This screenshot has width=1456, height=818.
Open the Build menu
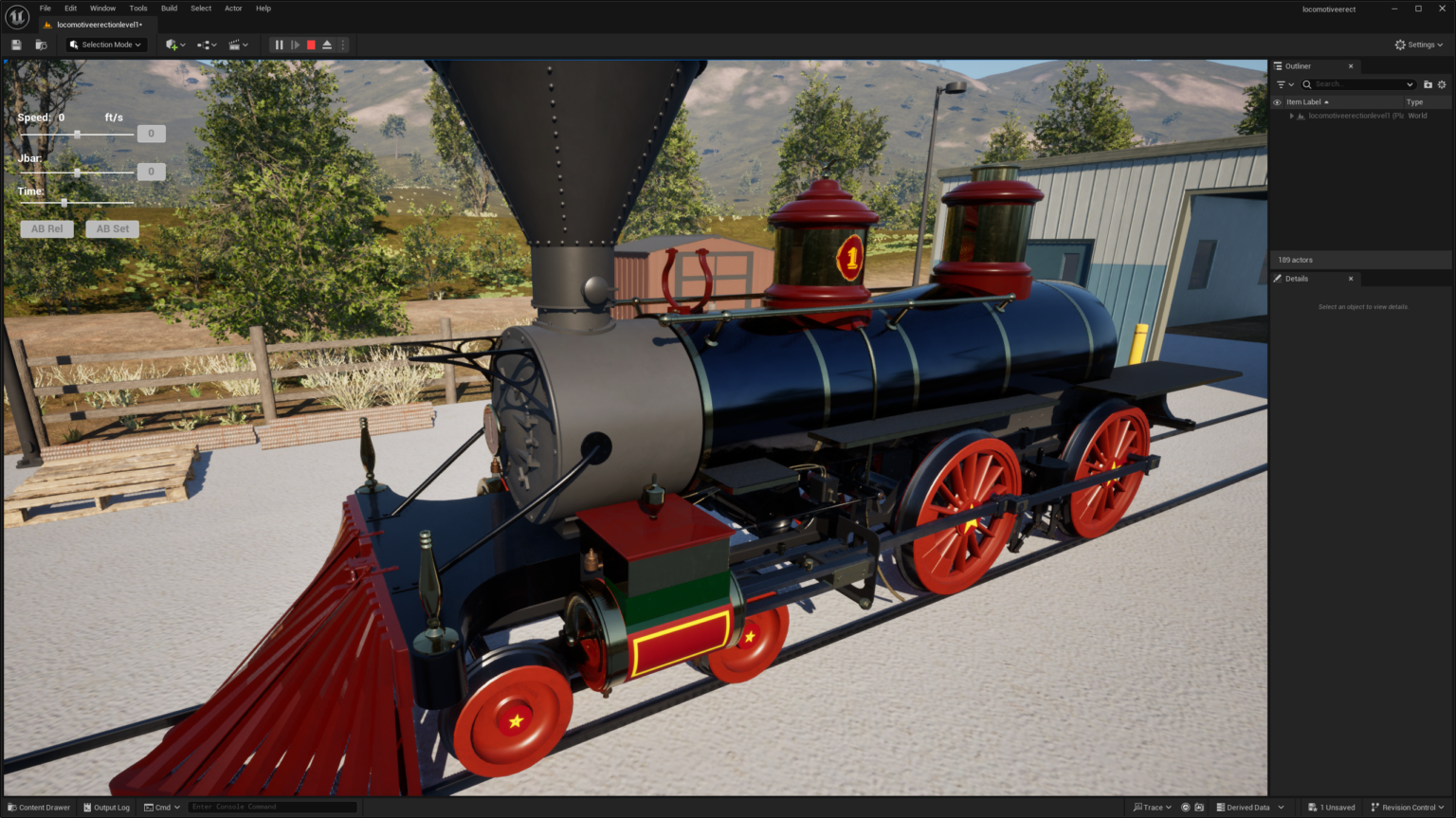pyautogui.click(x=169, y=8)
